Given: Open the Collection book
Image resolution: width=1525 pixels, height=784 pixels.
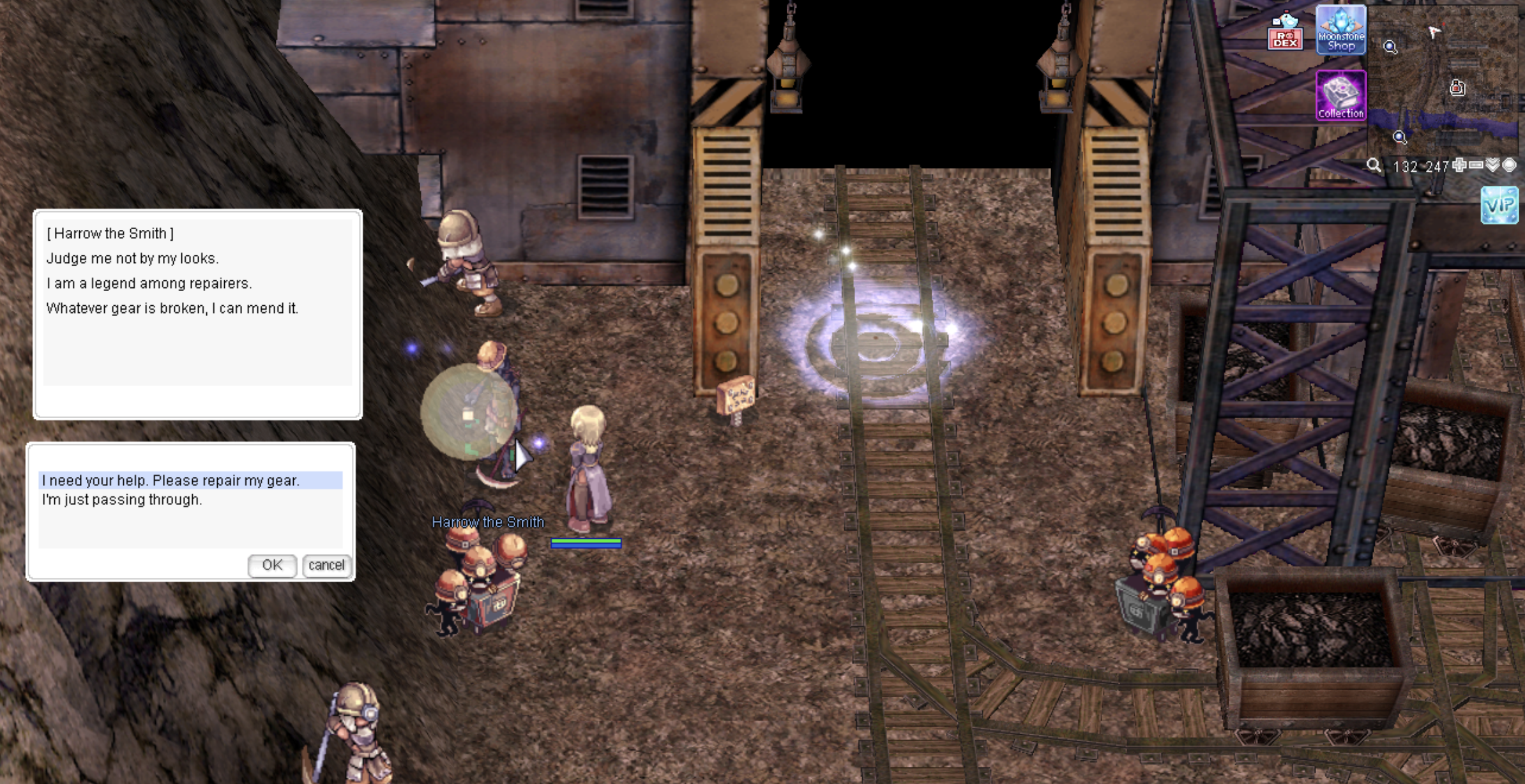Looking at the screenshot, I should (x=1340, y=96).
